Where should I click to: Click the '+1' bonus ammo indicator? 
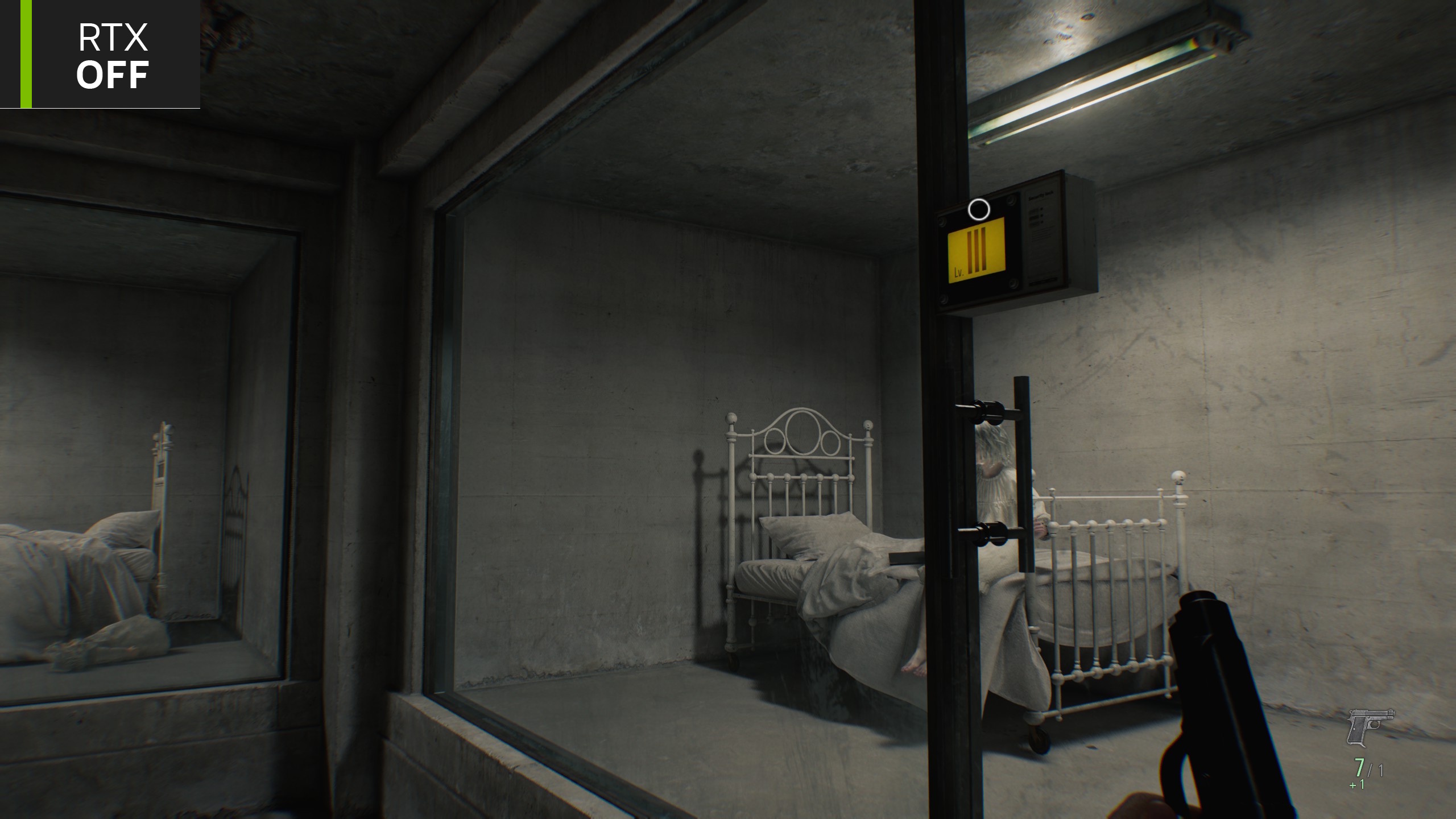click(x=1357, y=784)
